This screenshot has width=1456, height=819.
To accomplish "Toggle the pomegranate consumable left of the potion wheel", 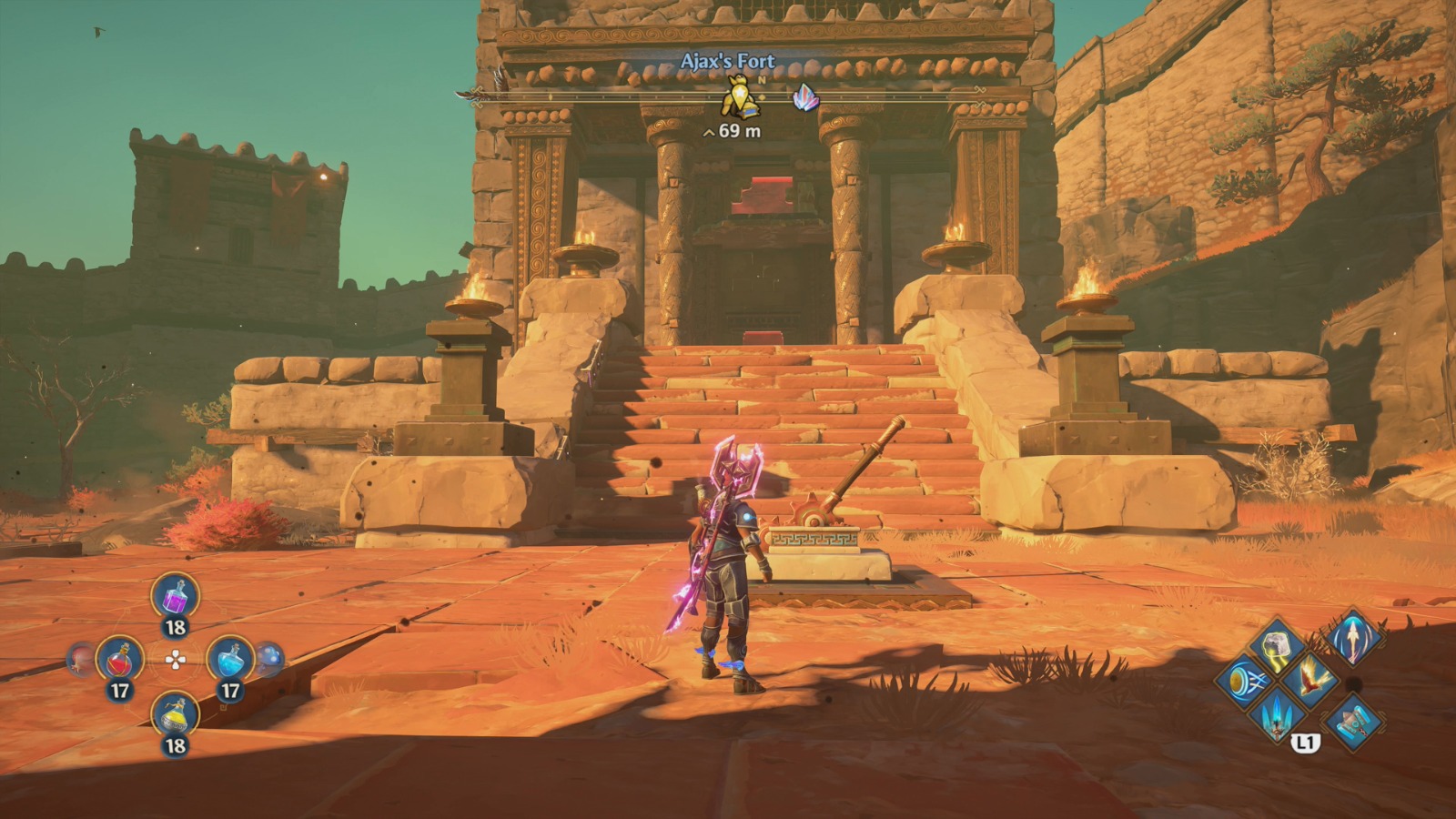I will (x=78, y=657).
